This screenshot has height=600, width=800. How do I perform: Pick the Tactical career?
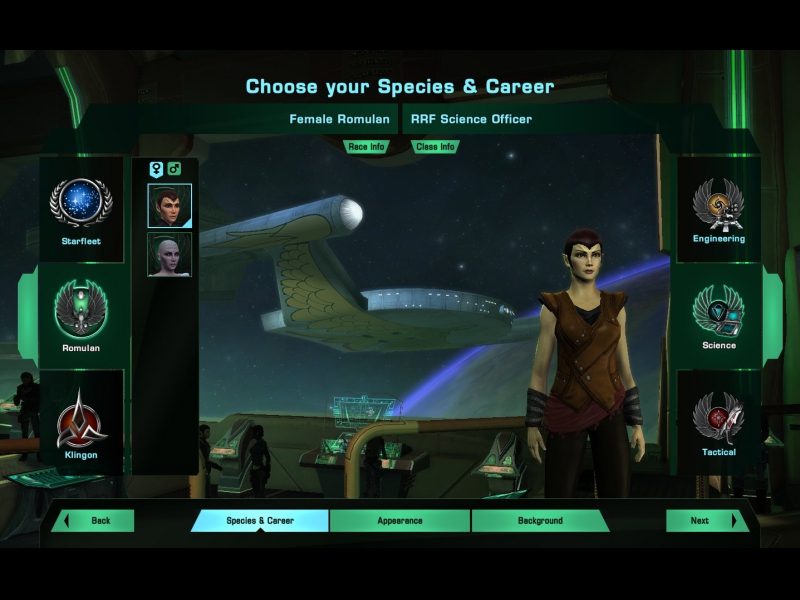tap(718, 420)
